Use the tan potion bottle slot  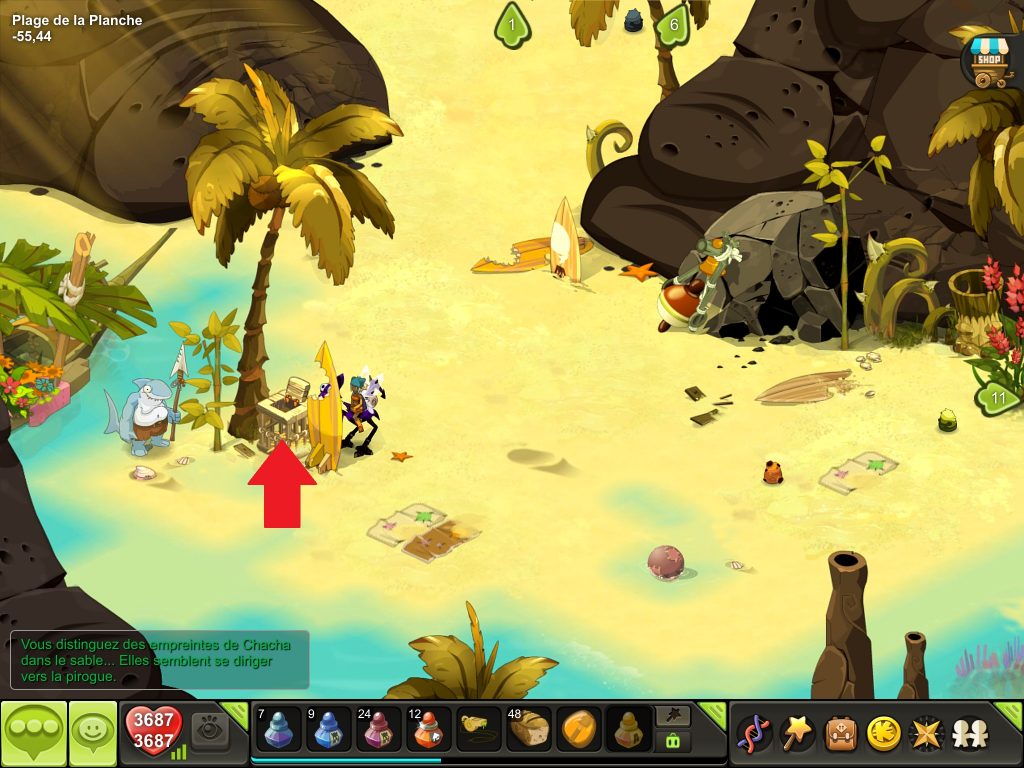click(628, 729)
